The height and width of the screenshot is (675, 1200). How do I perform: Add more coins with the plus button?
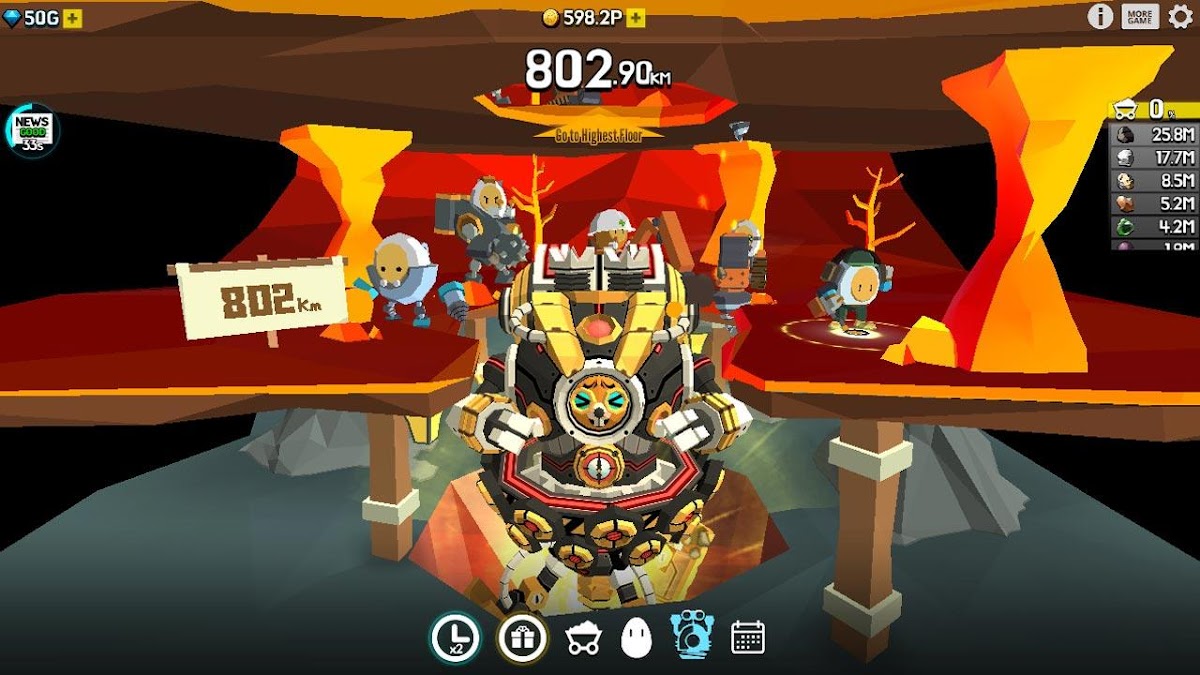tap(636, 19)
